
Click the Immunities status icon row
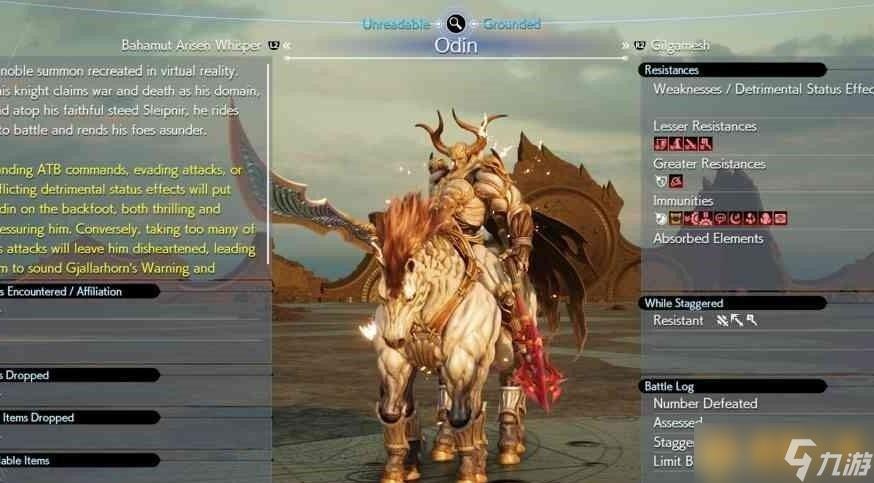point(720,218)
